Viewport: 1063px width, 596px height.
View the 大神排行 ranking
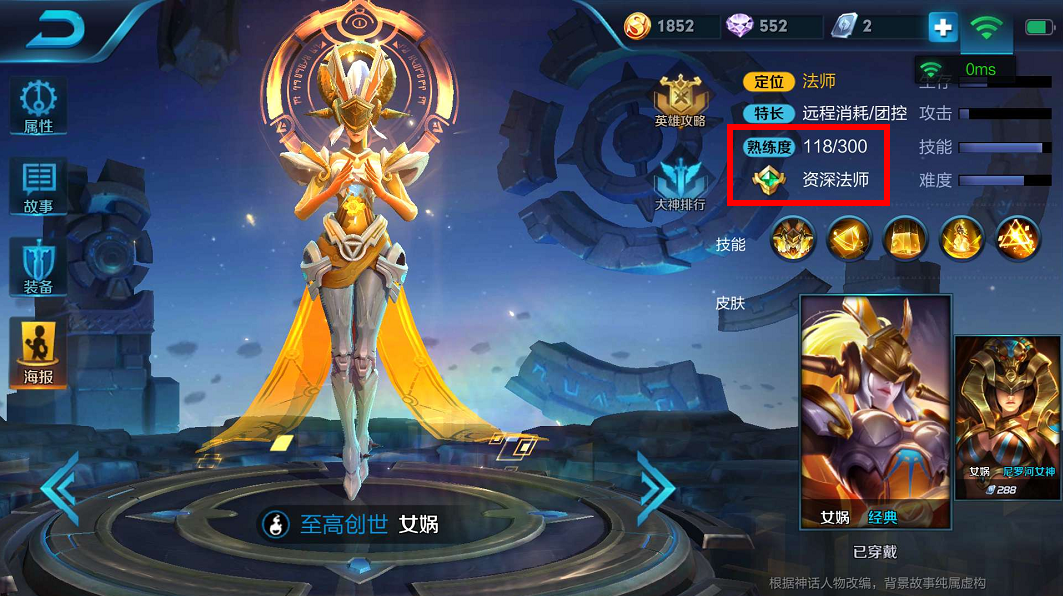click(680, 185)
